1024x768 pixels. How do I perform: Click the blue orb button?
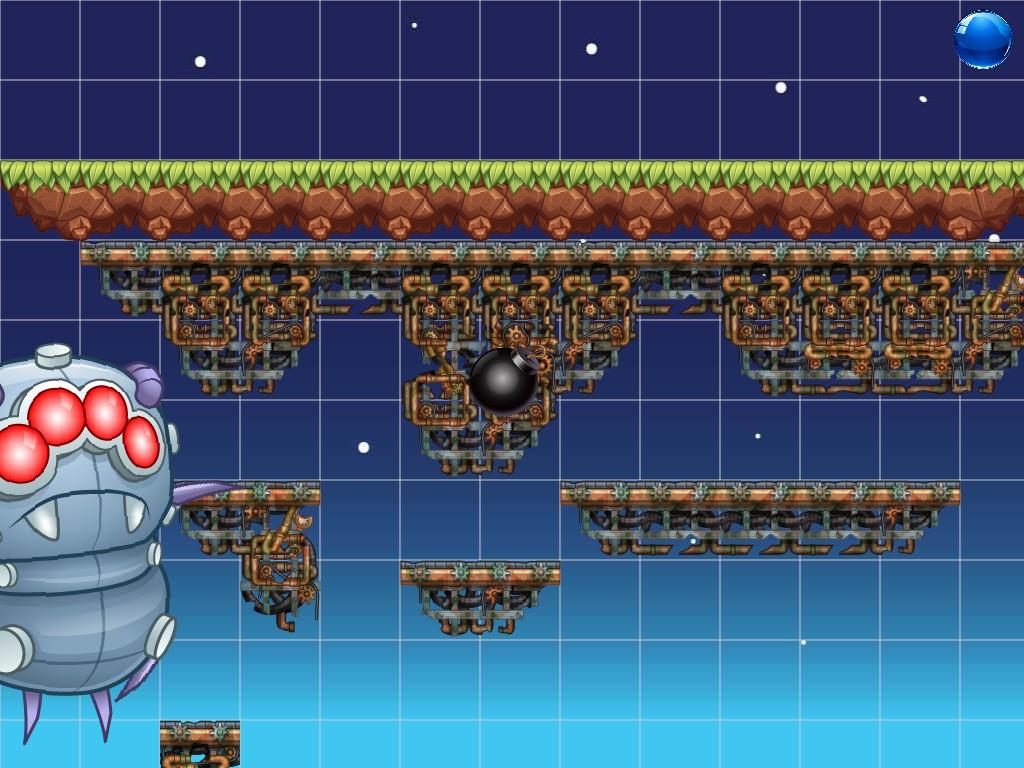point(982,40)
